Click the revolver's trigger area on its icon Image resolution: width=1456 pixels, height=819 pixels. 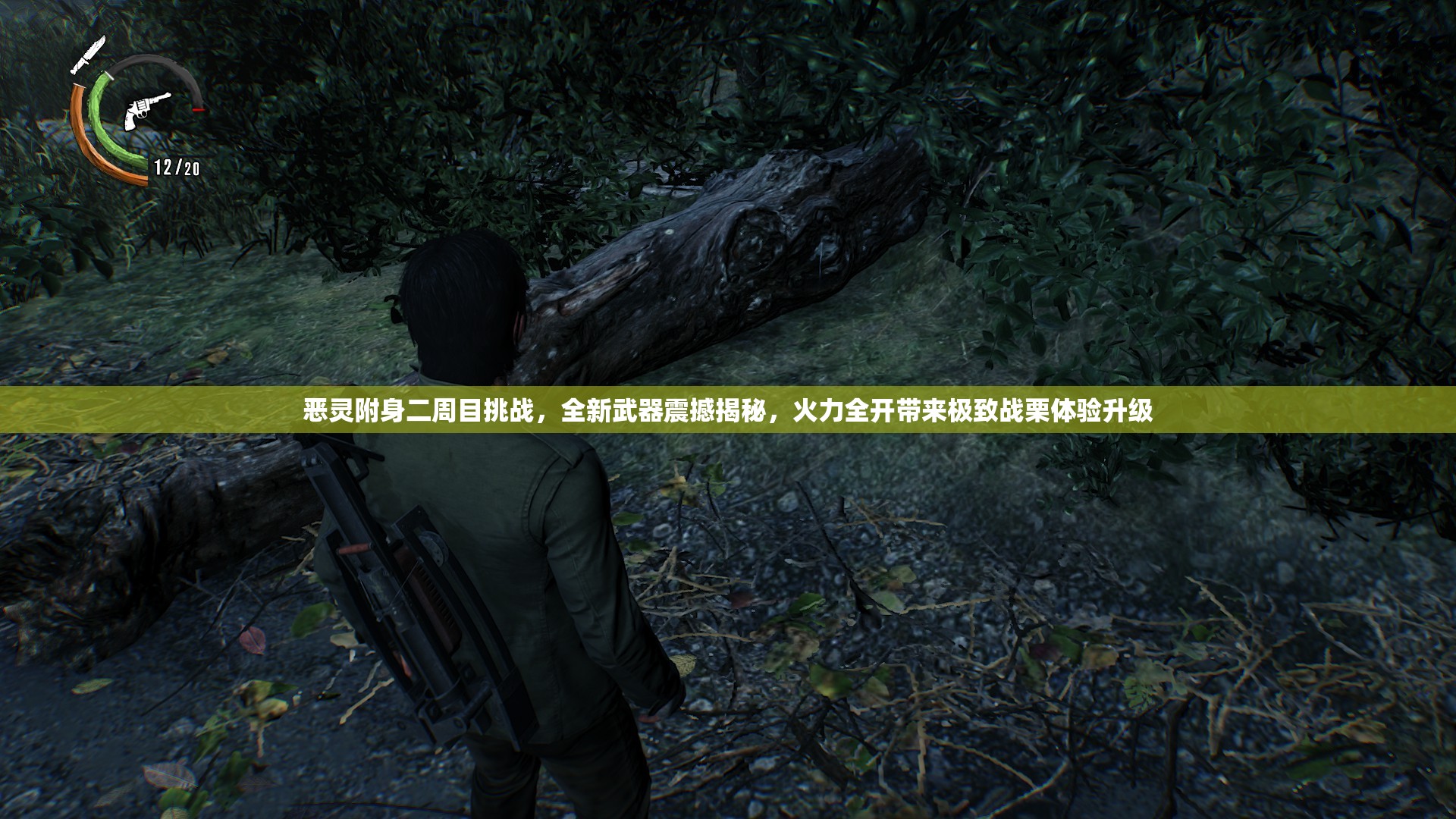click(x=143, y=116)
